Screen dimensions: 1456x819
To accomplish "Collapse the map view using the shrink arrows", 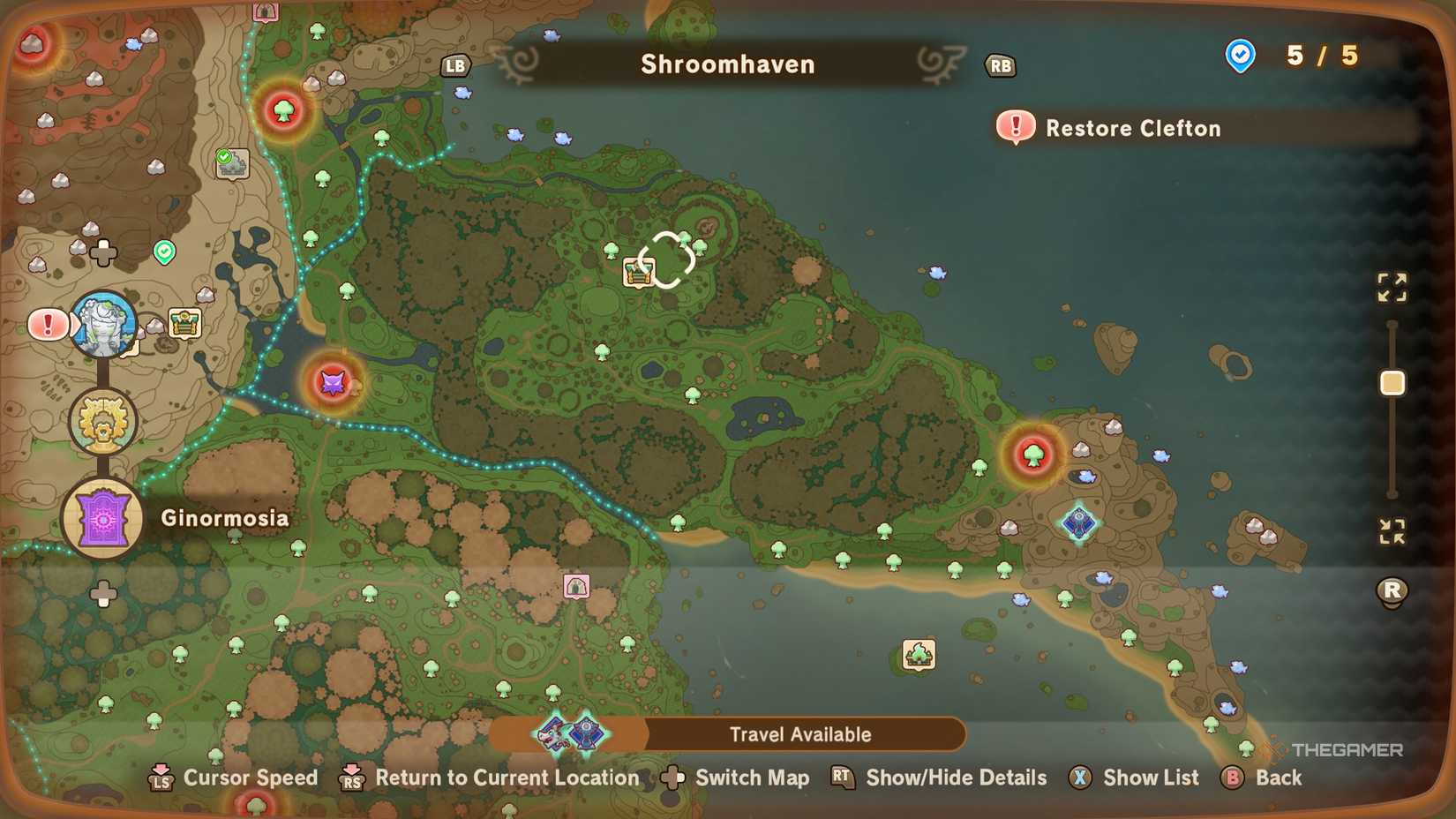I will [1392, 530].
